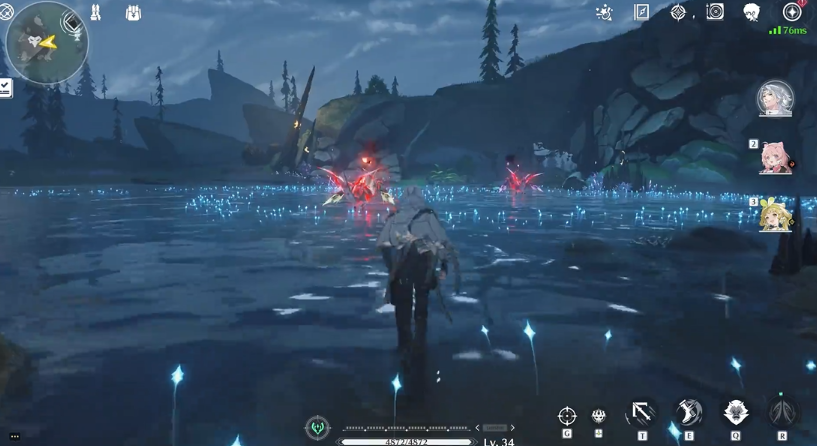
Task: Switch to the pink-haired party member
Action: pyautogui.click(x=776, y=158)
